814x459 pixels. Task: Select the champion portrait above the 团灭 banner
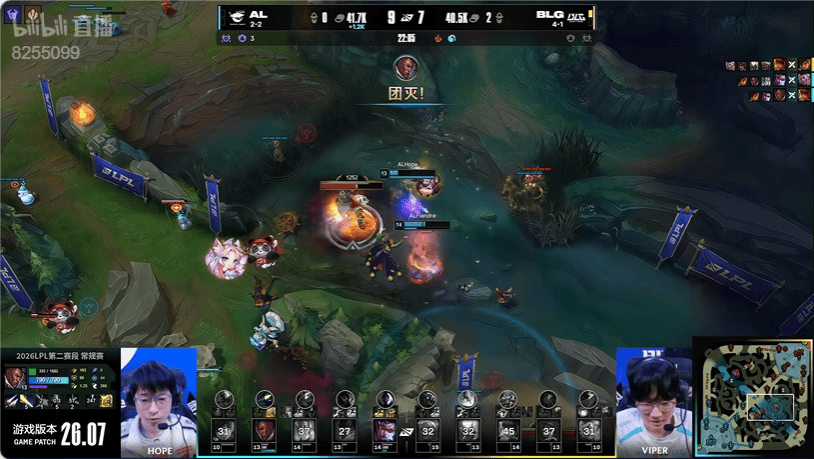[x=406, y=67]
